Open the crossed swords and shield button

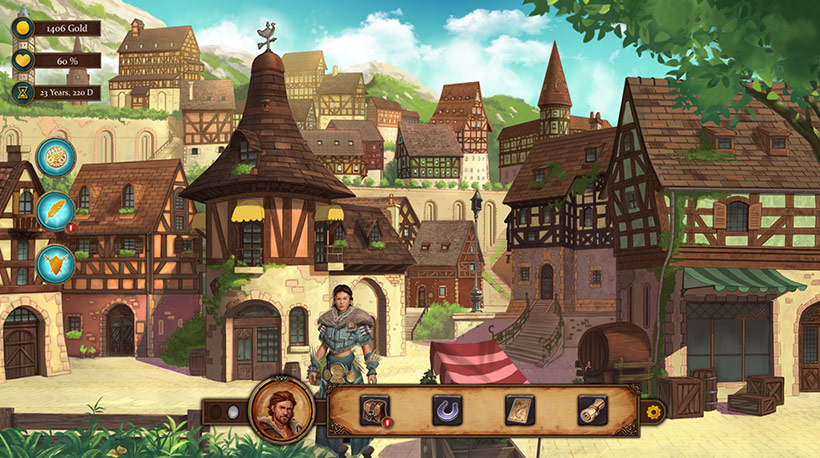pos(56,265)
